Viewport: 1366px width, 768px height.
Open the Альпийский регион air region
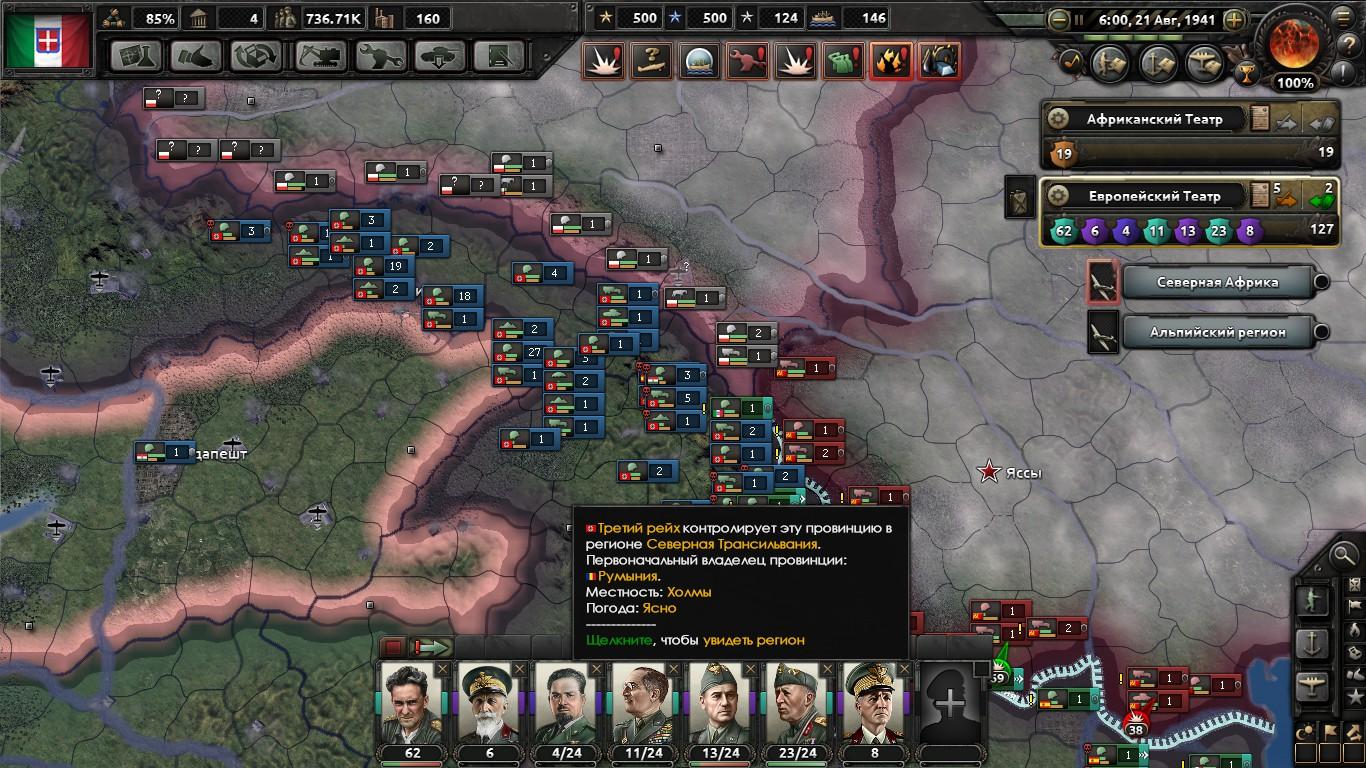1217,332
